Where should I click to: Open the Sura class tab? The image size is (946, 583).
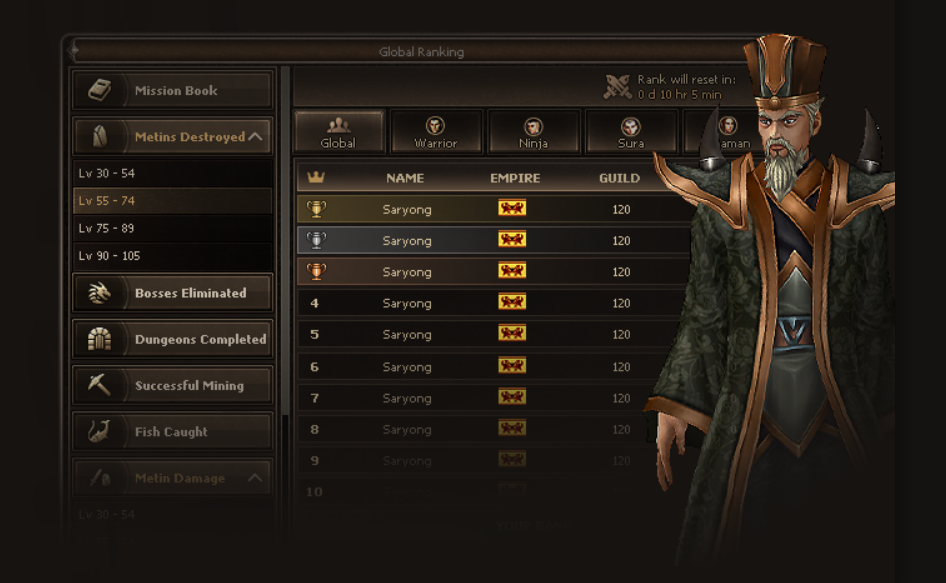tap(630, 132)
